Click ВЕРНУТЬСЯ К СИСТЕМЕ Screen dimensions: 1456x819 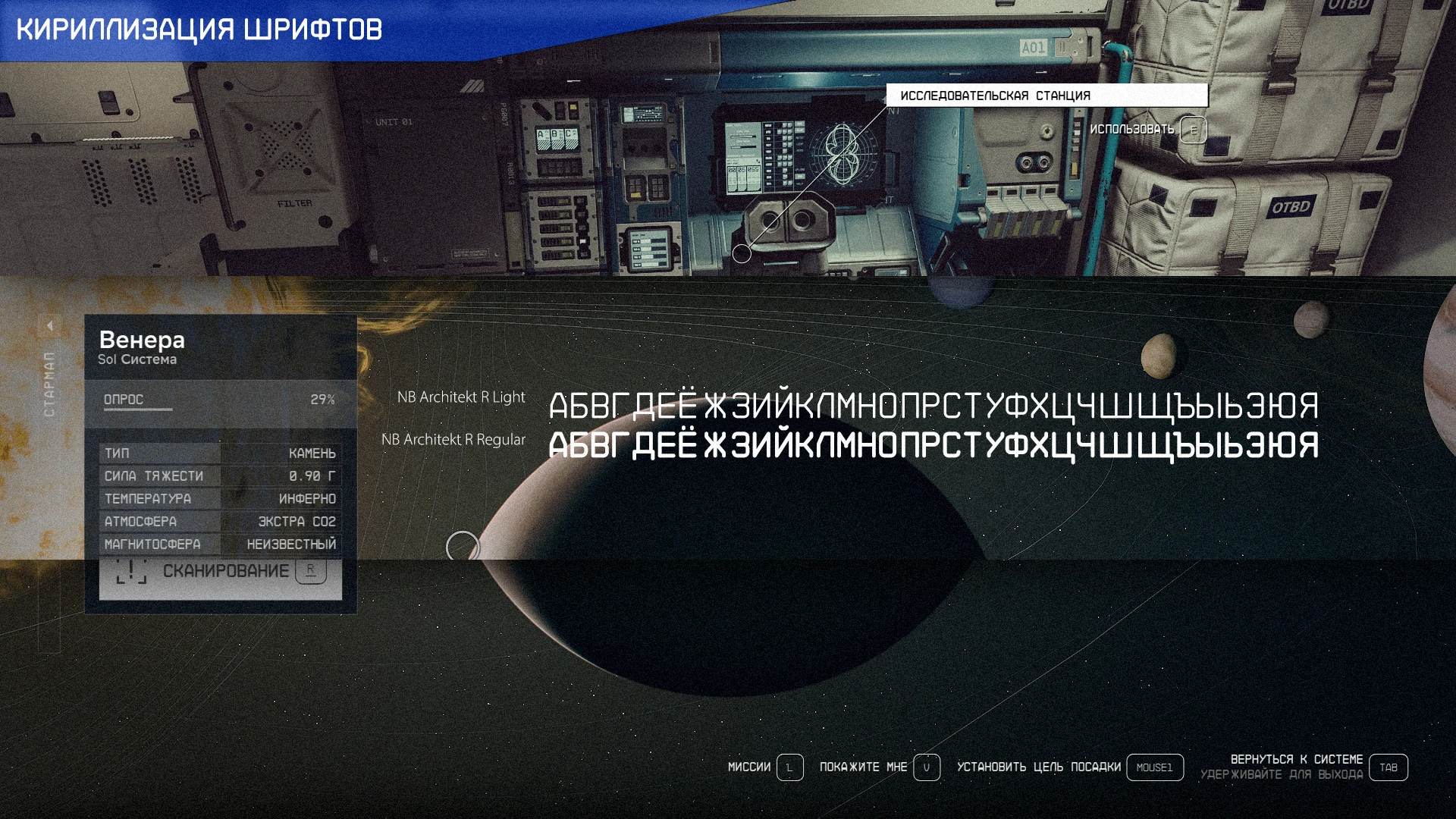pos(1297,758)
